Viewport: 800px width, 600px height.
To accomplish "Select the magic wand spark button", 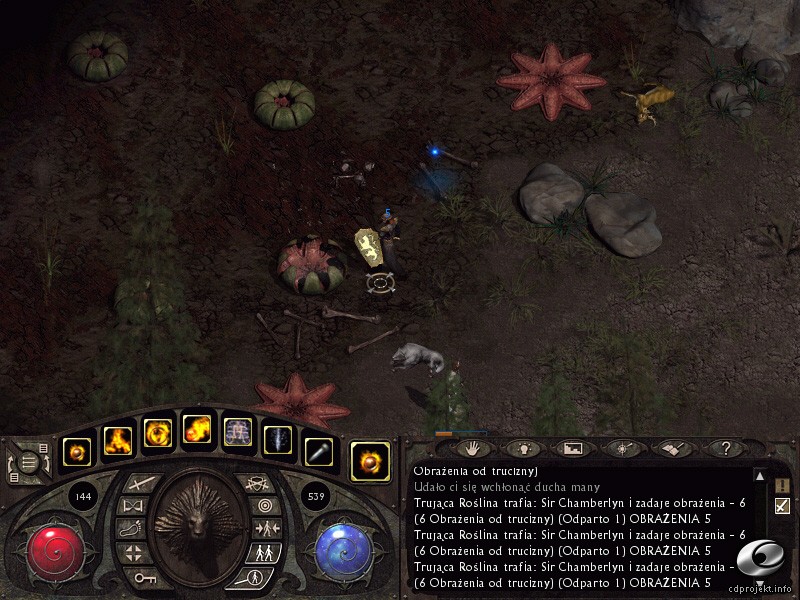I will (622, 449).
